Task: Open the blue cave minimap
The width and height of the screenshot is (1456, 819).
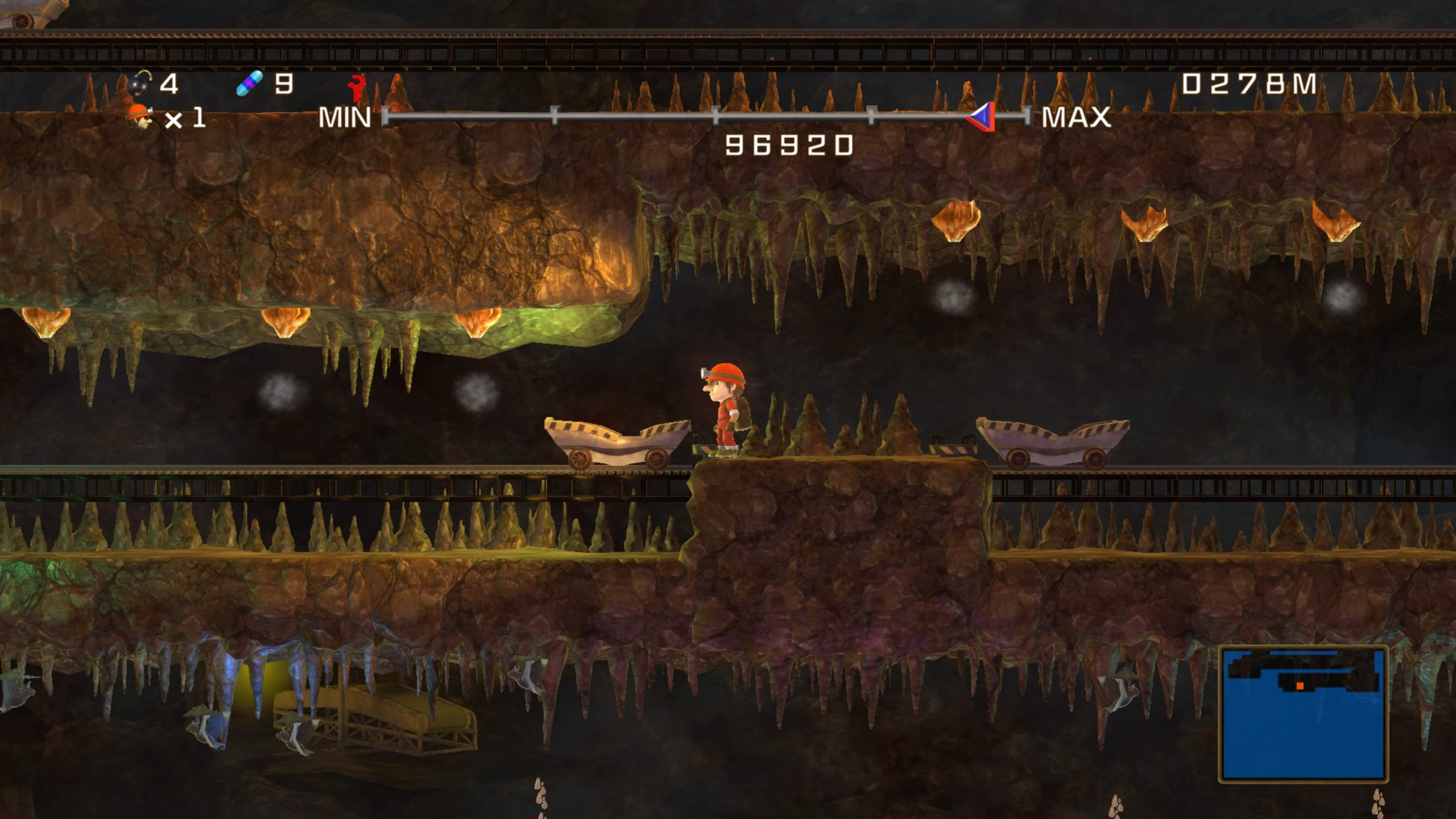Action: (x=1302, y=714)
